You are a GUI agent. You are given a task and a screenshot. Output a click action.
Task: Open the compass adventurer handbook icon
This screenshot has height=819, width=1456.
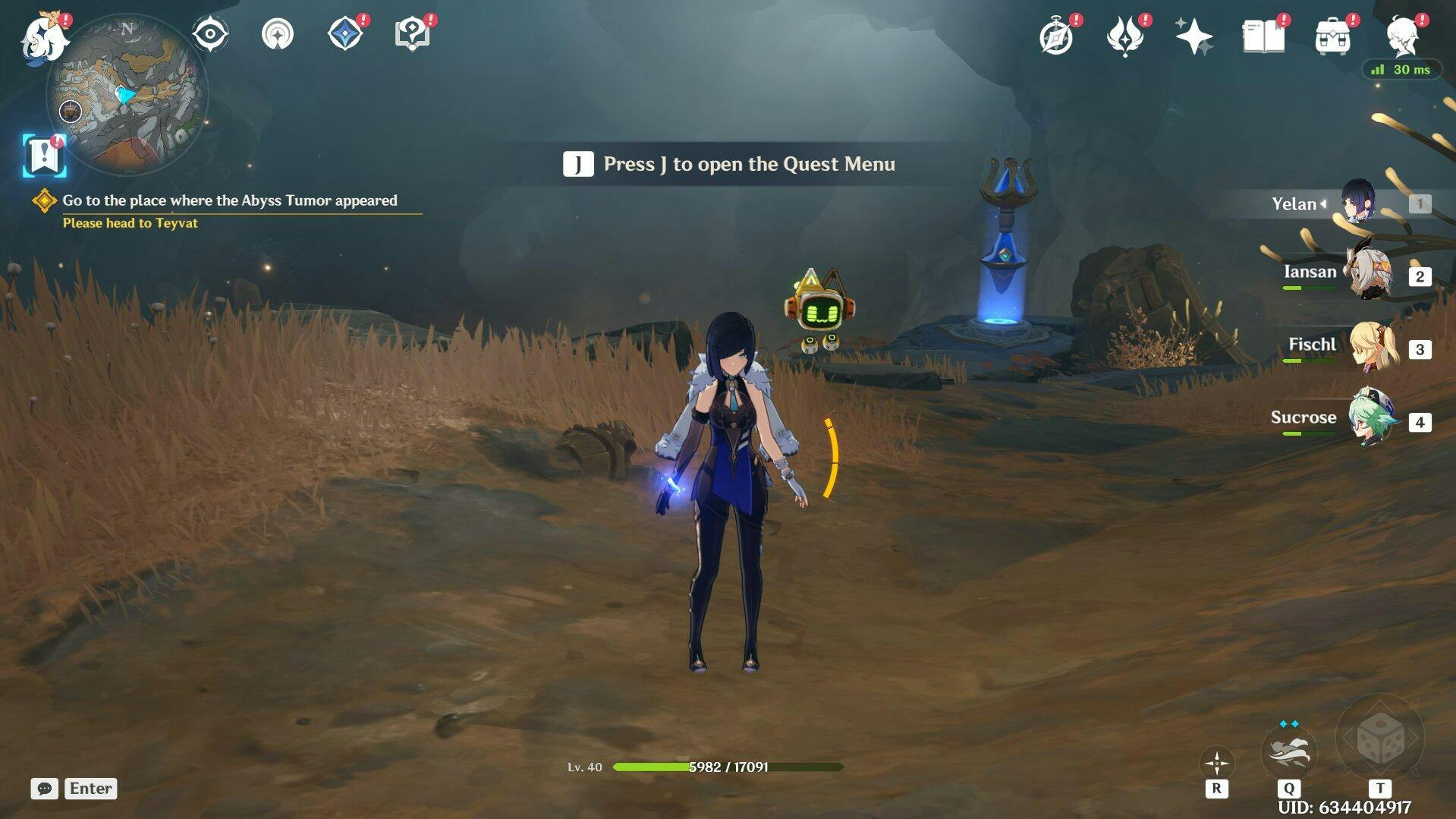click(x=1056, y=36)
